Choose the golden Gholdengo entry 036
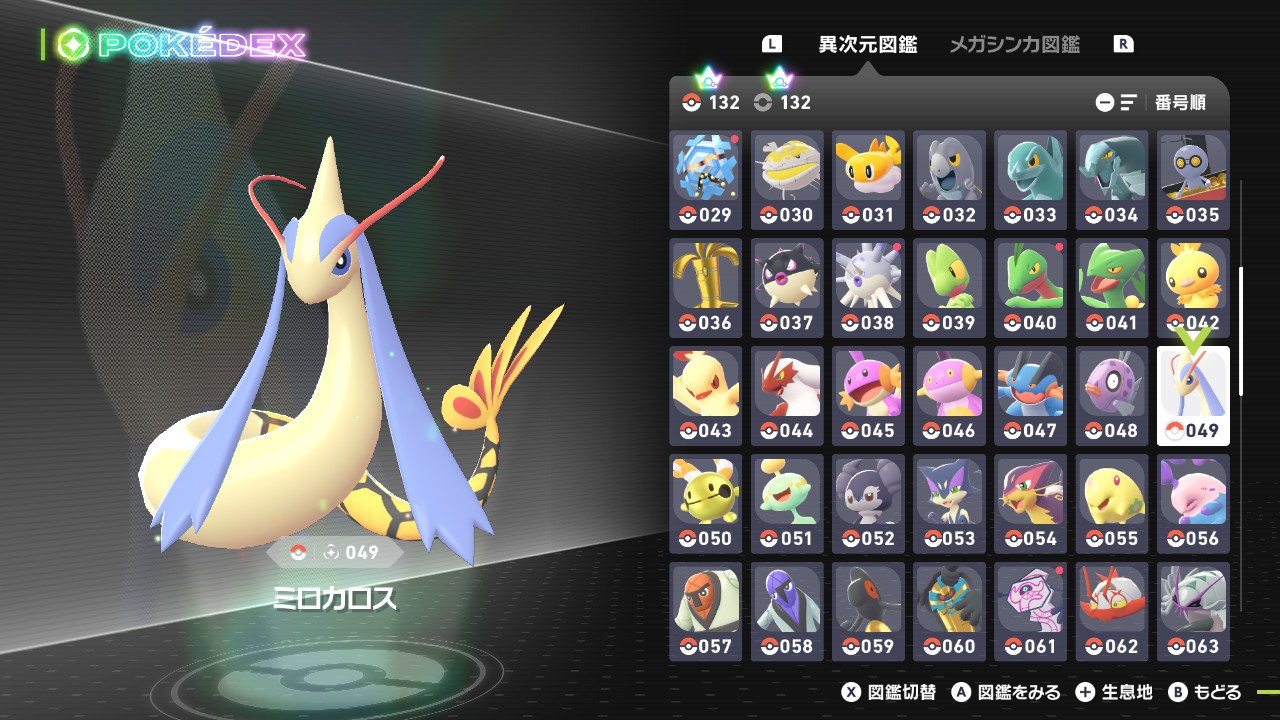The width and height of the screenshot is (1280, 720). (x=706, y=288)
